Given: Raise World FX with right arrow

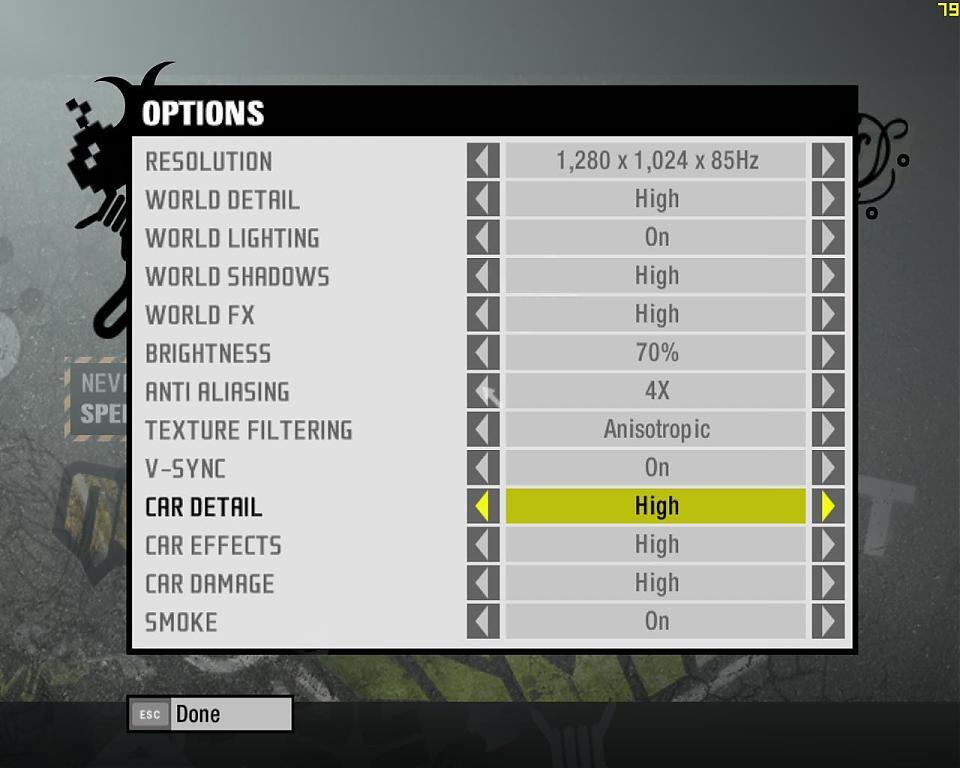Looking at the screenshot, I should pos(828,315).
